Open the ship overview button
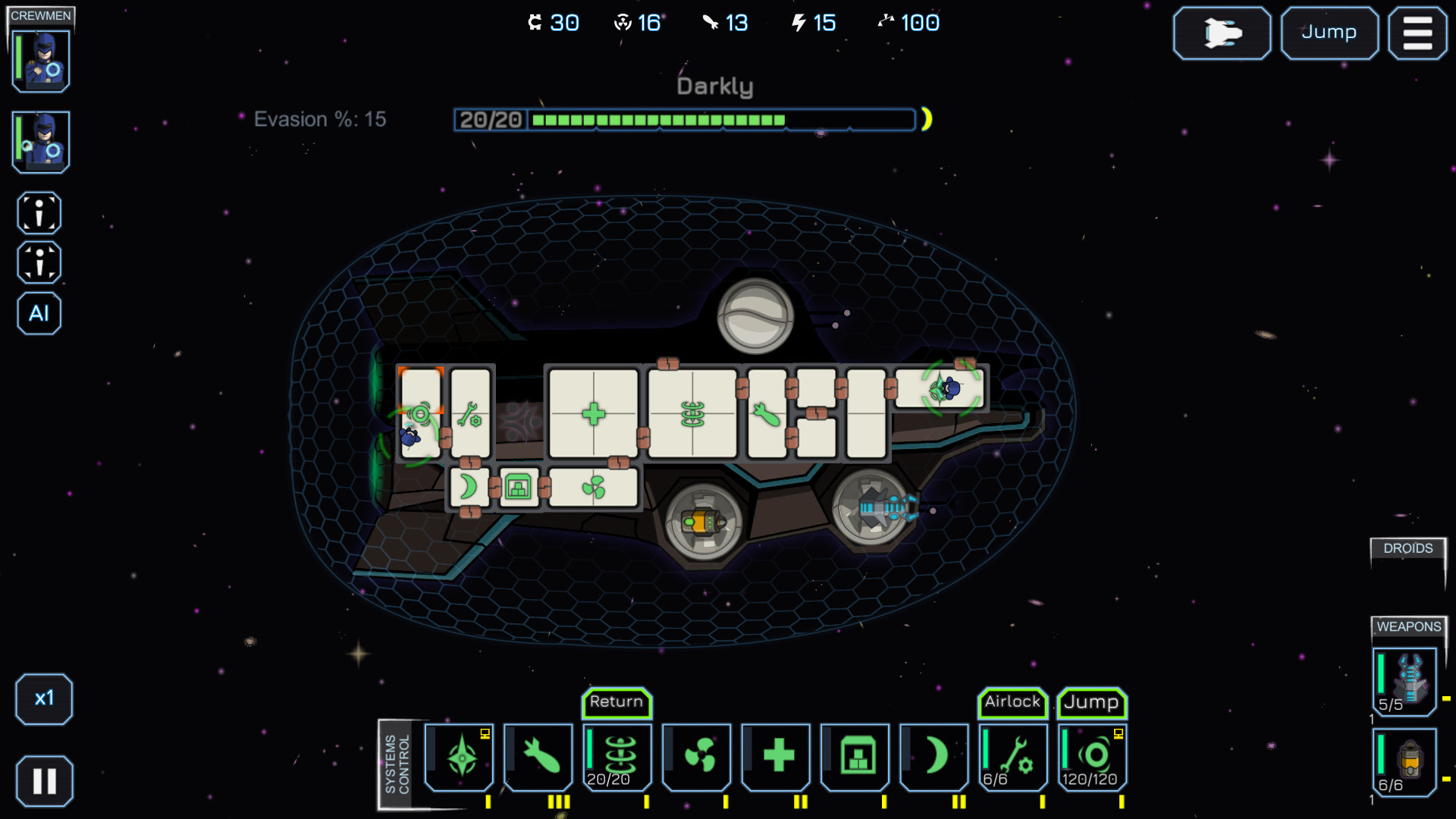Image resolution: width=1456 pixels, height=819 pixels. click(1222, 33)
